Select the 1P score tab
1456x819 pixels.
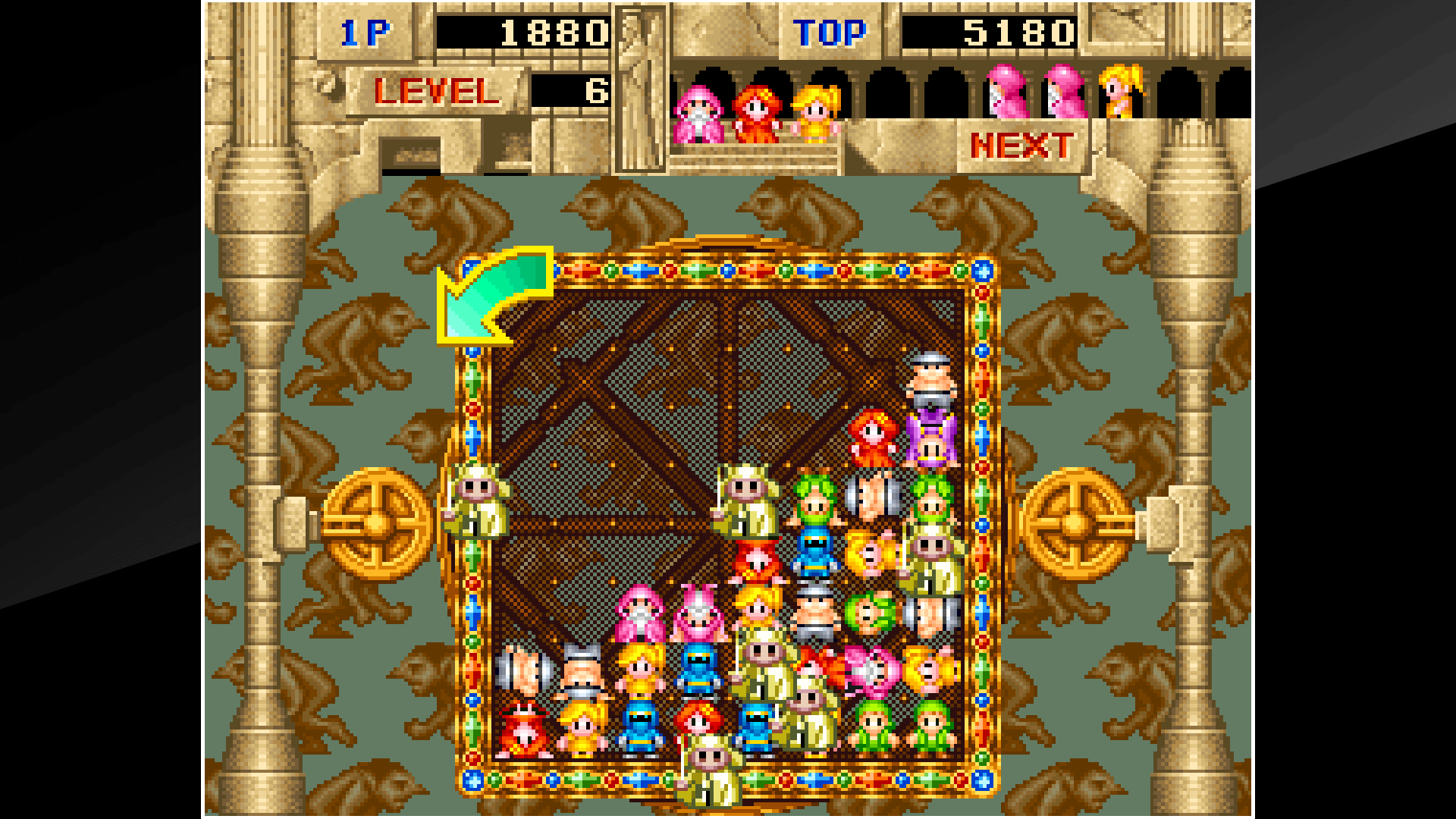tap(364, 32)
